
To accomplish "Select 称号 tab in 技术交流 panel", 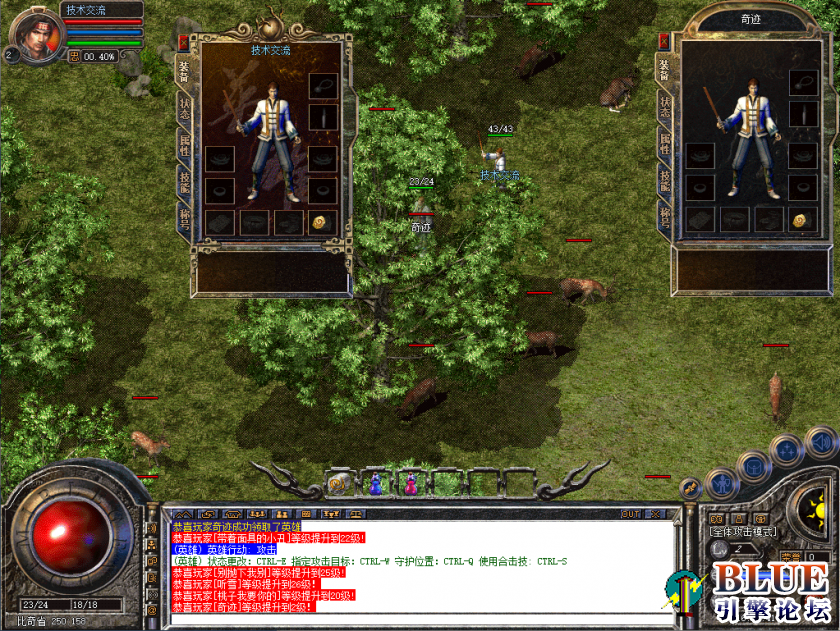I will [x=185, y=216].
